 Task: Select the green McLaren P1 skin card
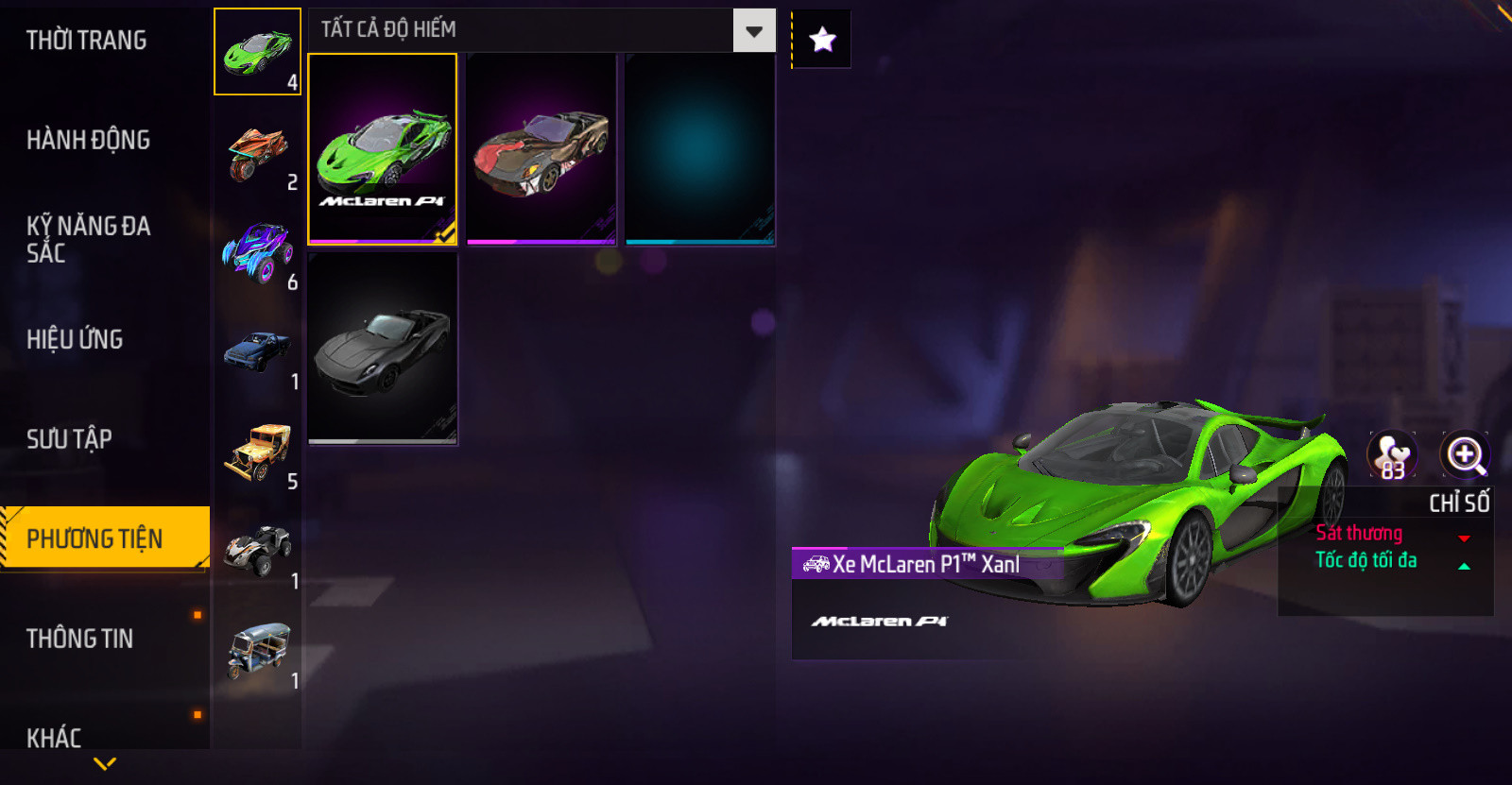383,149
